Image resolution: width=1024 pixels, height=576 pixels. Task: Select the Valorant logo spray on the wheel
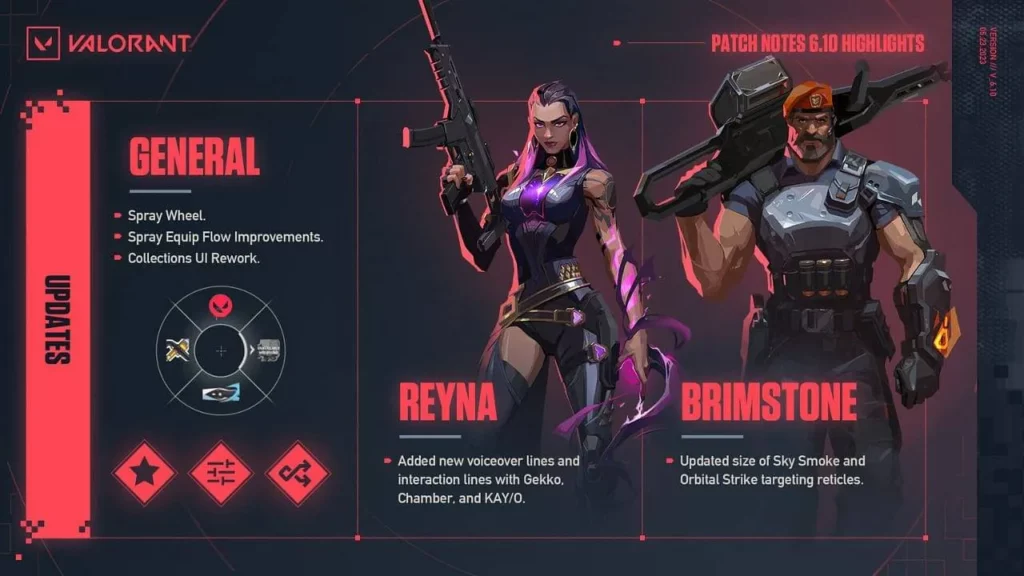coord(221,305)
